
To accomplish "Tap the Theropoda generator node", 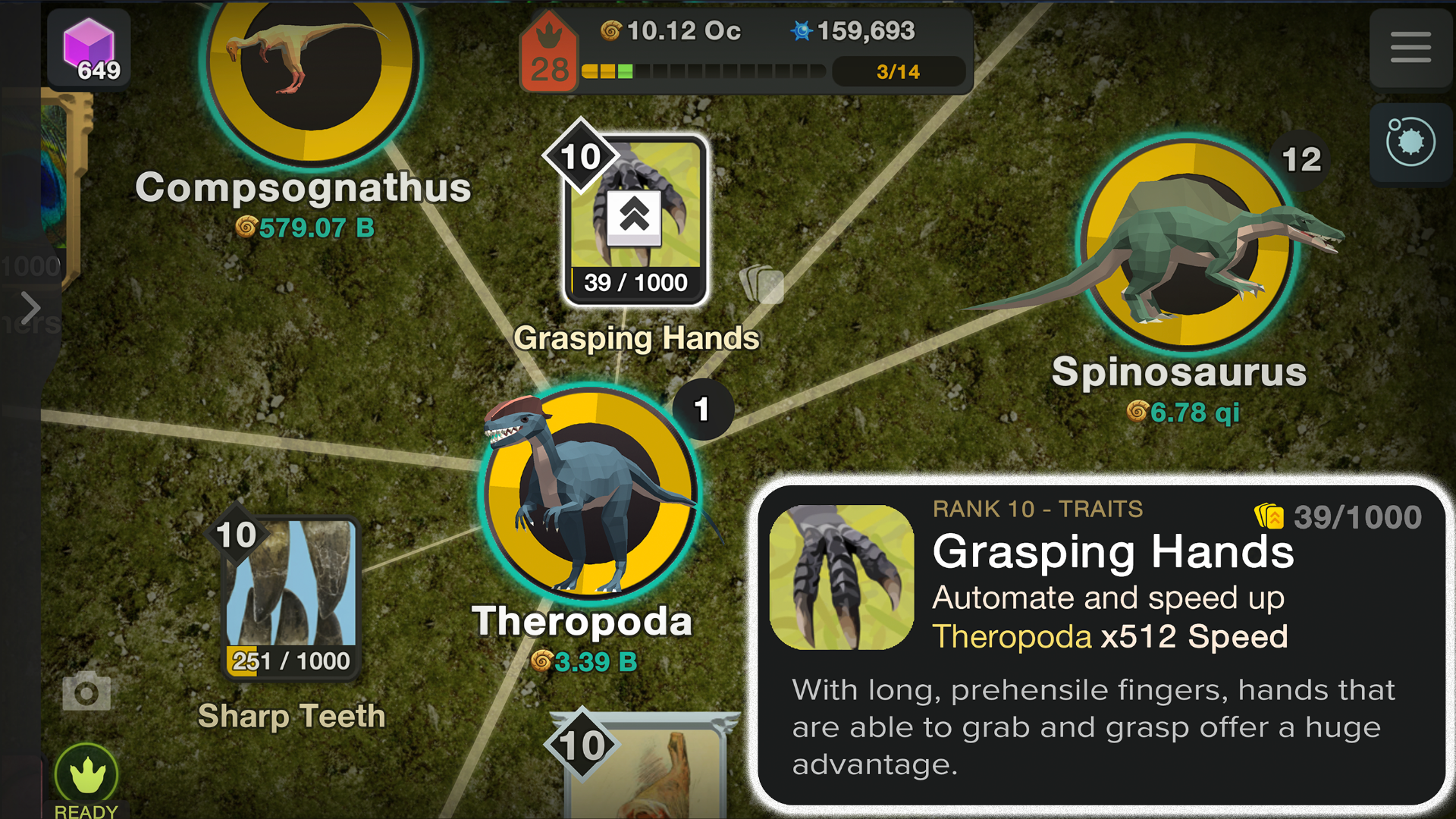I will [590, 493].
